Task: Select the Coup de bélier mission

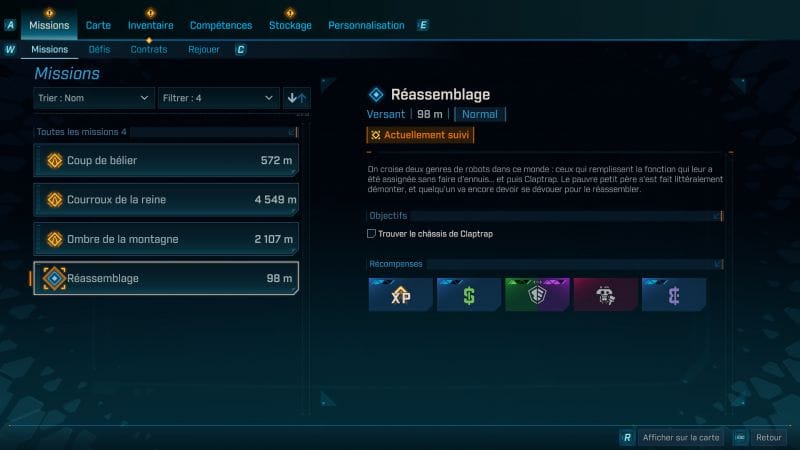Action: tap(166, 161)
